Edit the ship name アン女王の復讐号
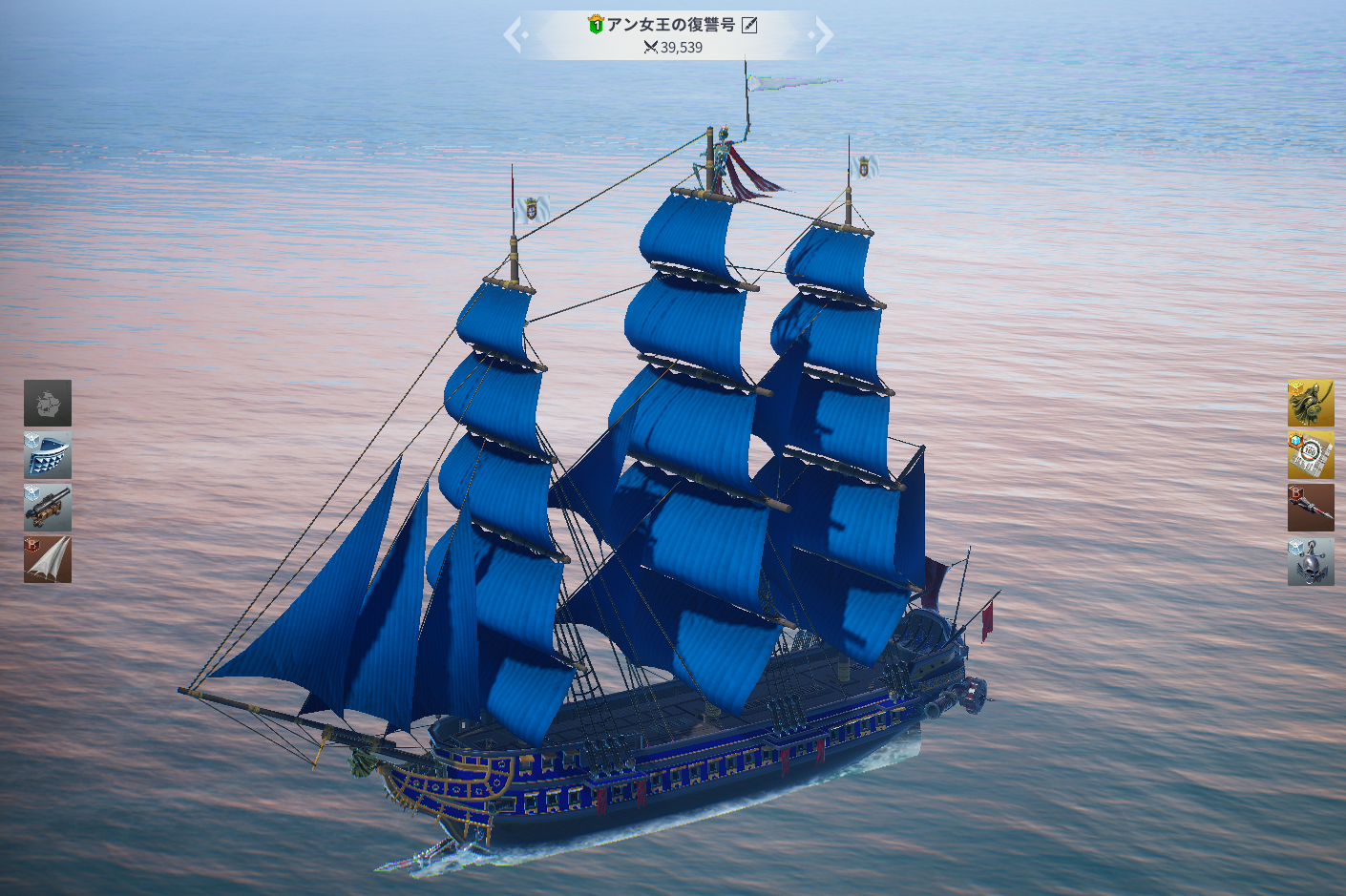Image resolution: width=1346 pixels, height=896 pixels. click(750, 25)
